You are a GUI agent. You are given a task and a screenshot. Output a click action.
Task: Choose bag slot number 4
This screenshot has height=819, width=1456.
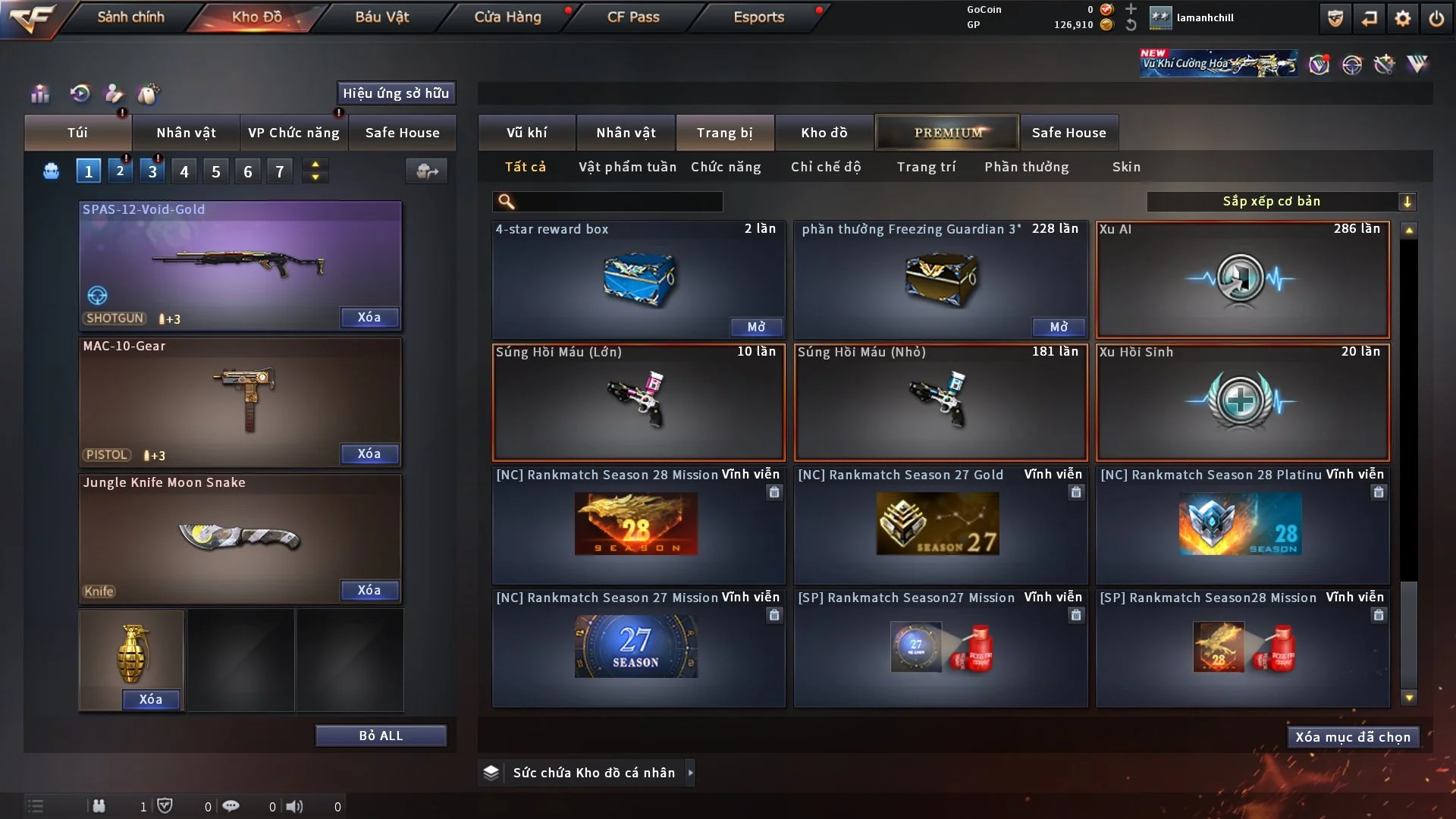184,171
